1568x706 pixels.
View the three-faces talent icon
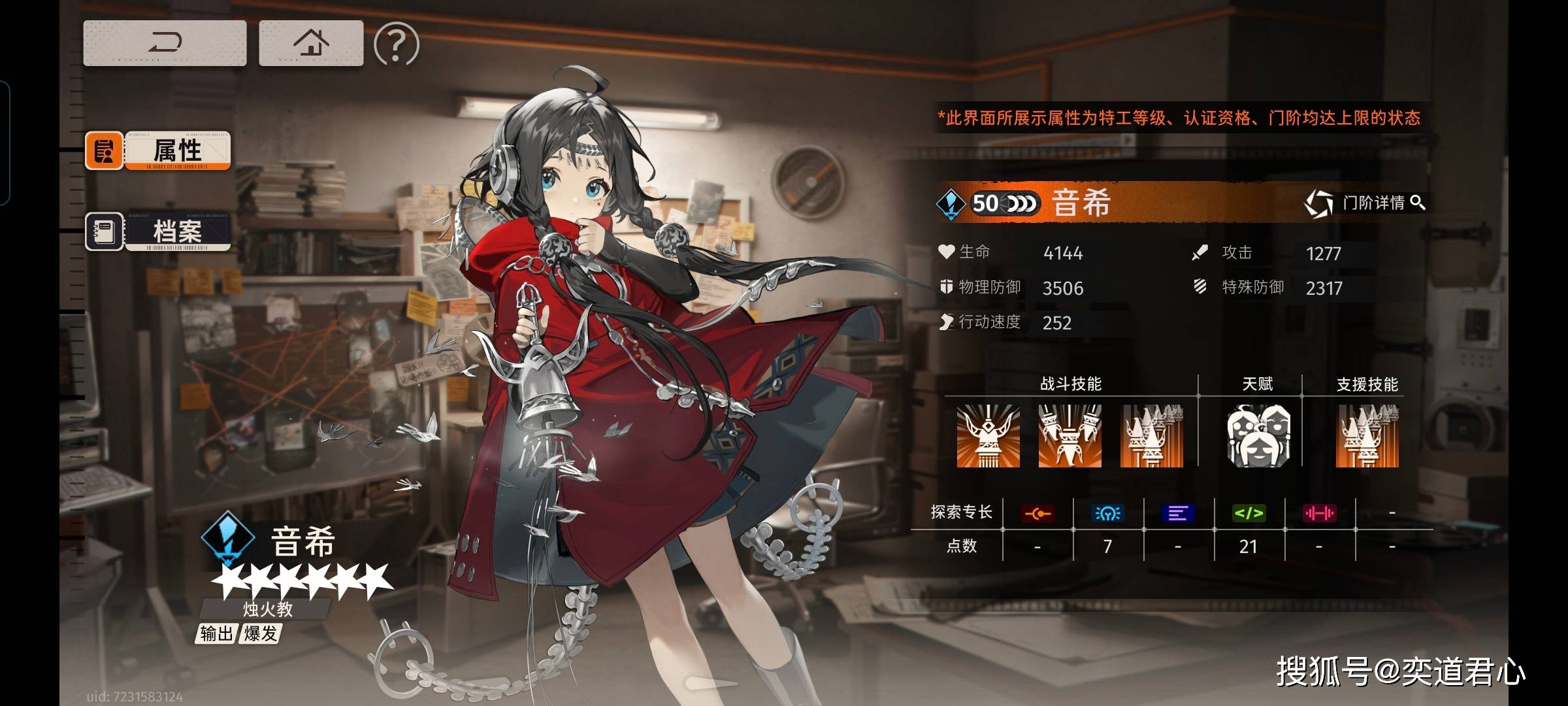pyautogui.click(x=1258, y=435)
